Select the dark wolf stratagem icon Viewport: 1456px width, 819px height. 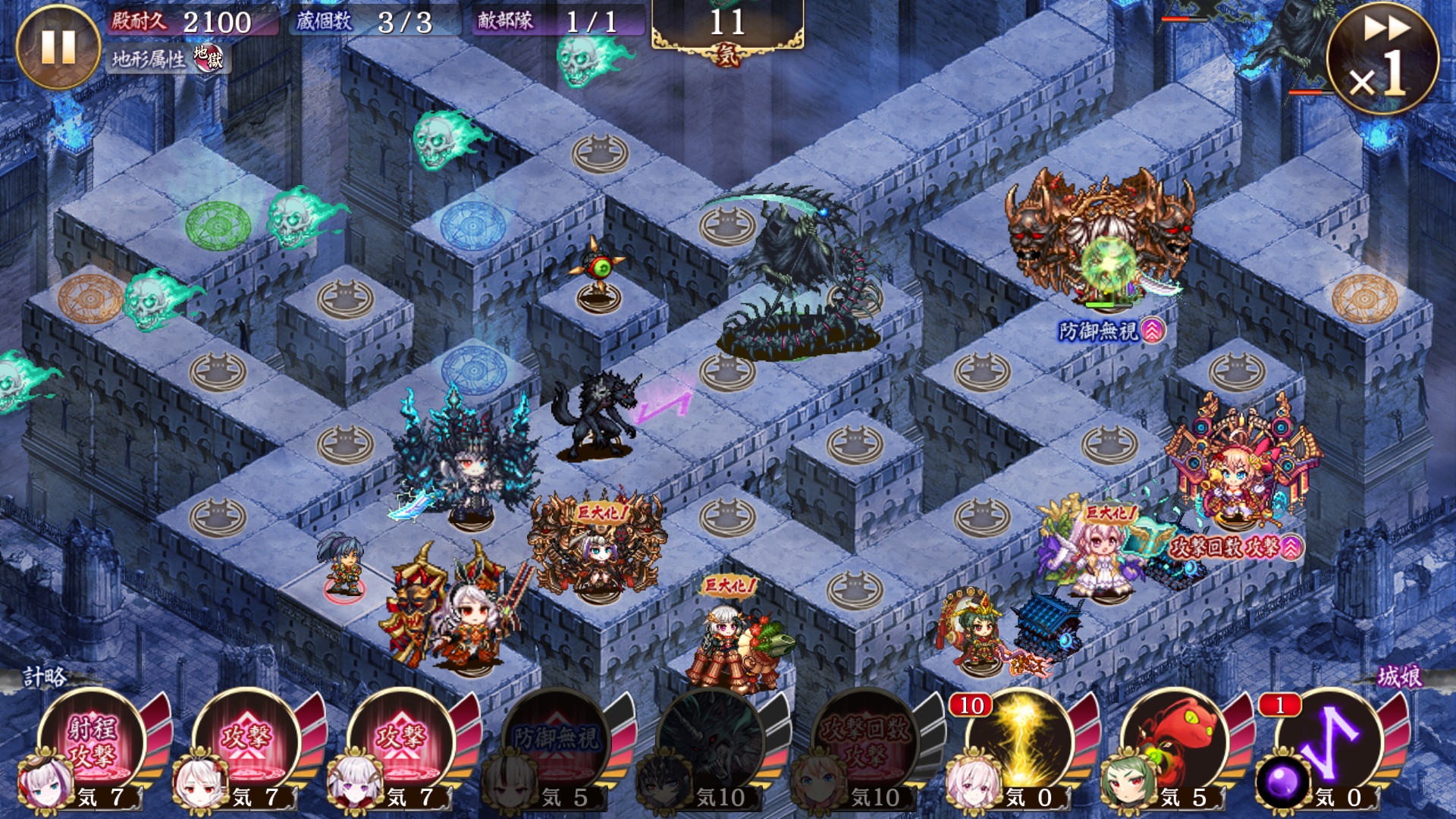click(713, 739)
